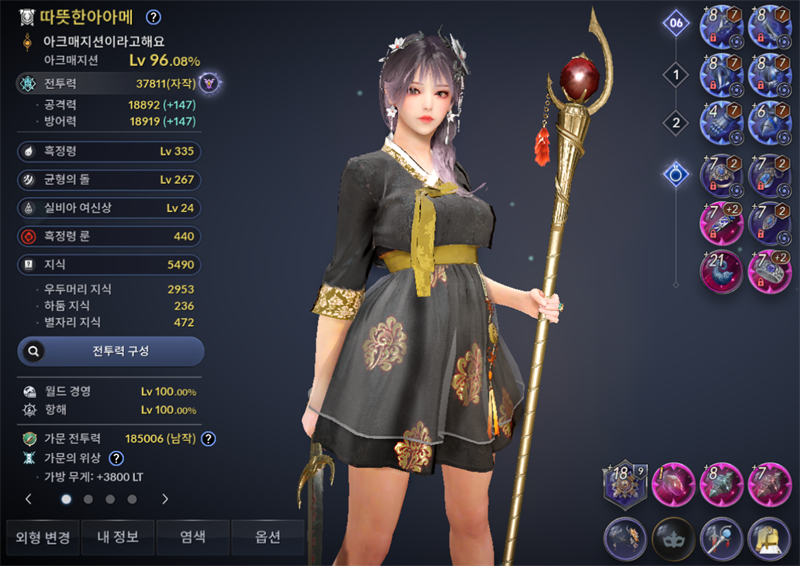Select the +18 hexagonal emblem slot
This screenshot has height=566, width=800.
624,485
